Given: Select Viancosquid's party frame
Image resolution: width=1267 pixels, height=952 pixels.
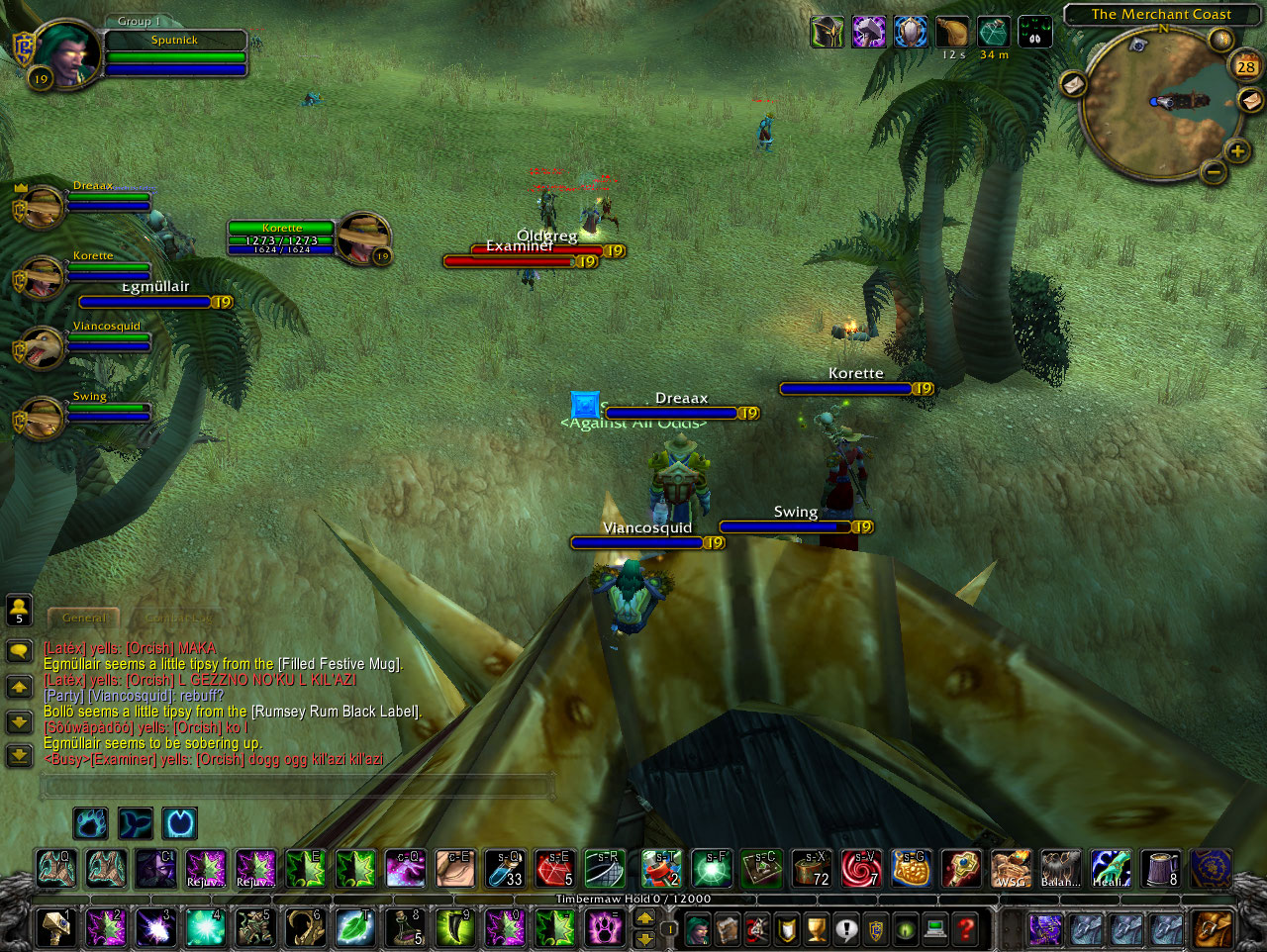Looking at the screenshot, I should 42,346.
